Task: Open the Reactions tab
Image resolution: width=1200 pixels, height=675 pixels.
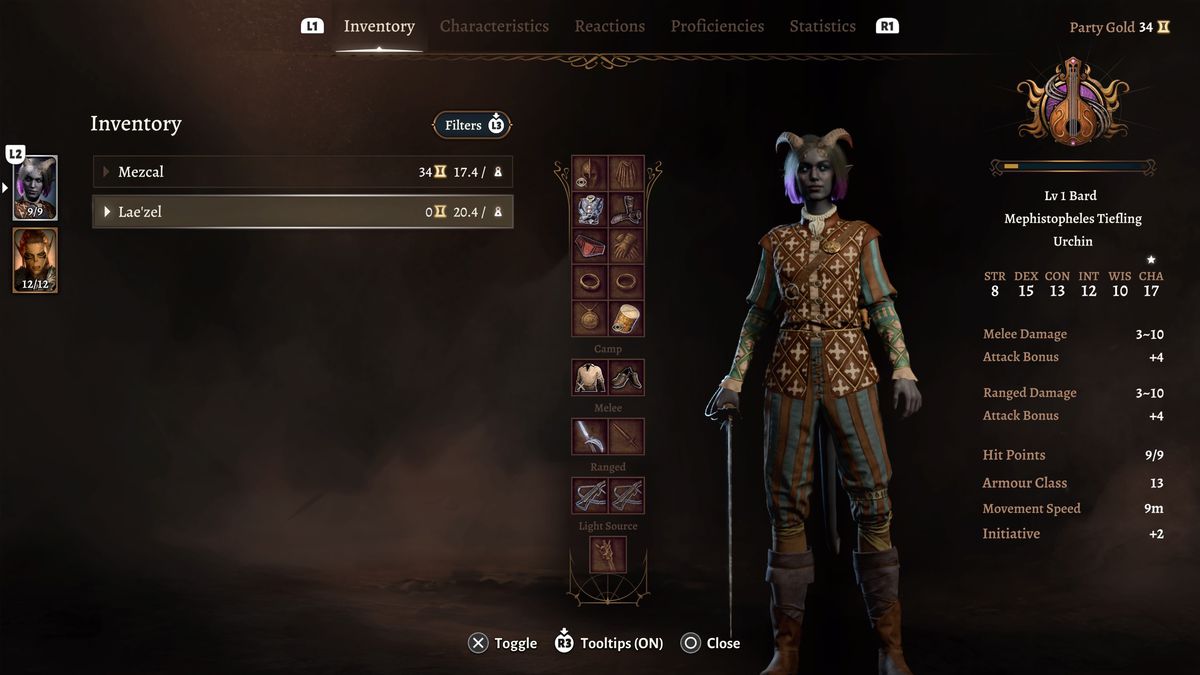Action: pyautogui.click(x=609, y=26)
